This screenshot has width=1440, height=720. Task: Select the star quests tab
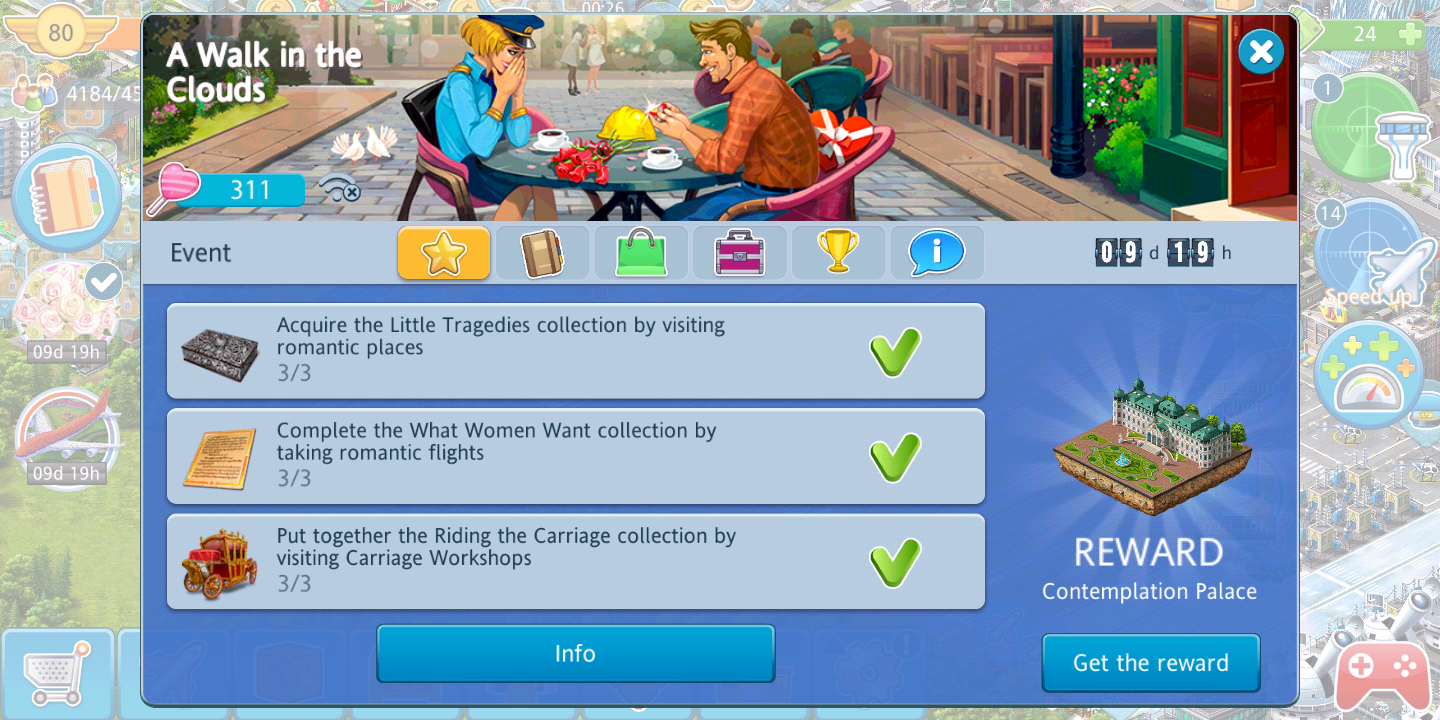pos(444,253)
